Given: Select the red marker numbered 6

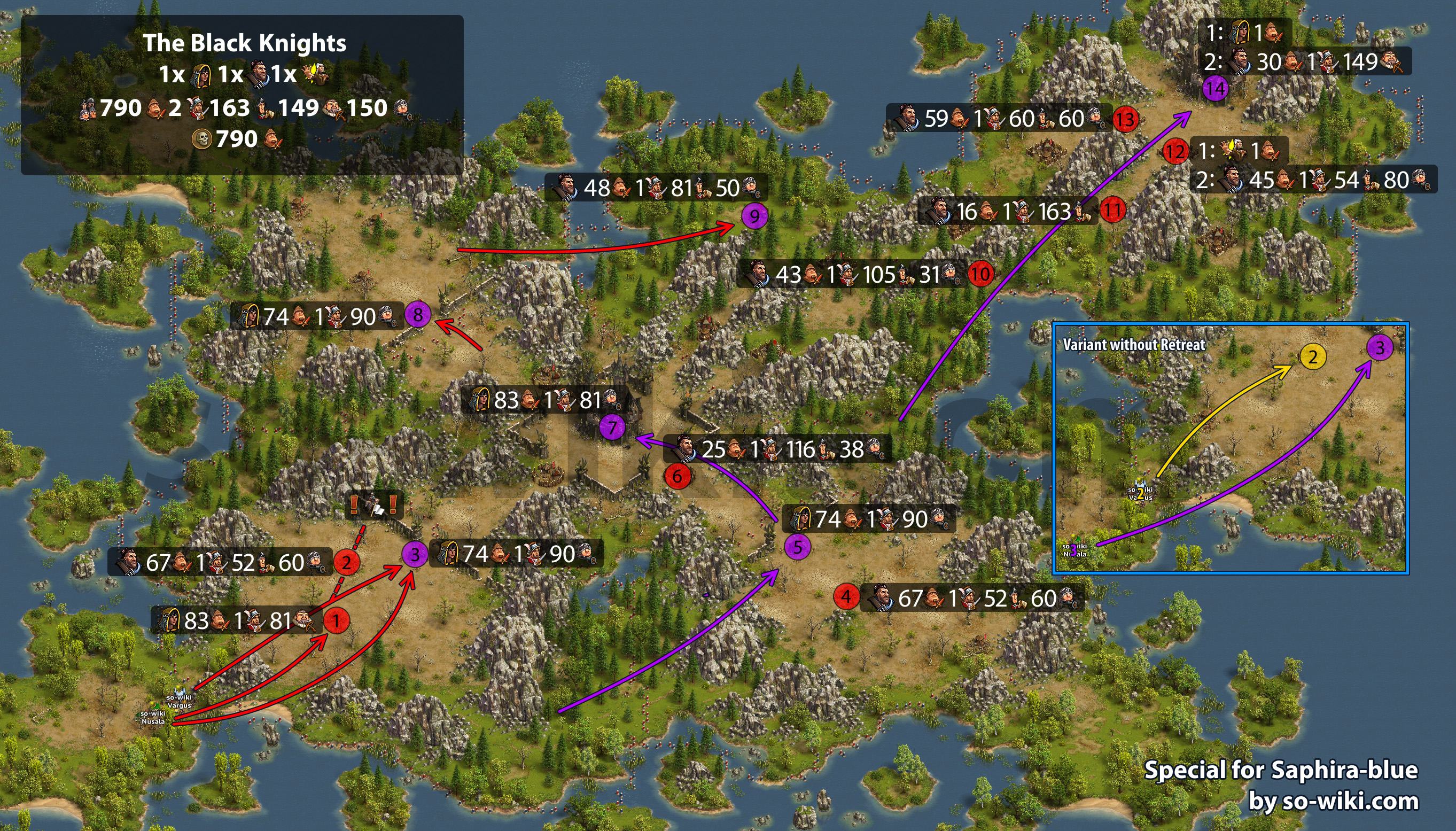Looking at the screenshot, I should click(677, 476).
